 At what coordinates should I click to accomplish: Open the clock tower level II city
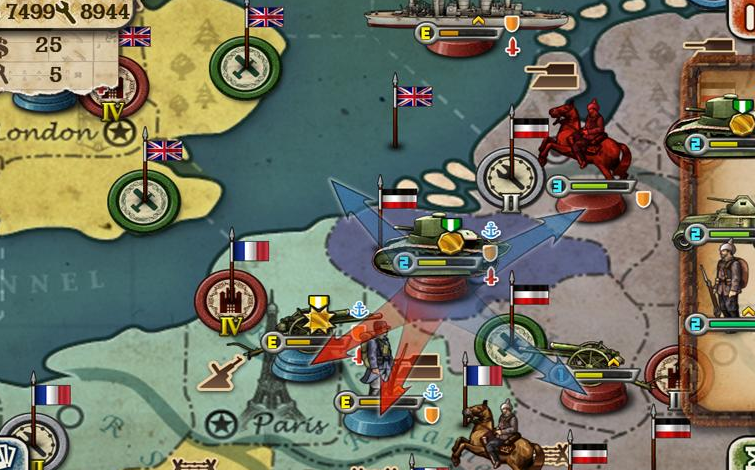click(510, 180)
